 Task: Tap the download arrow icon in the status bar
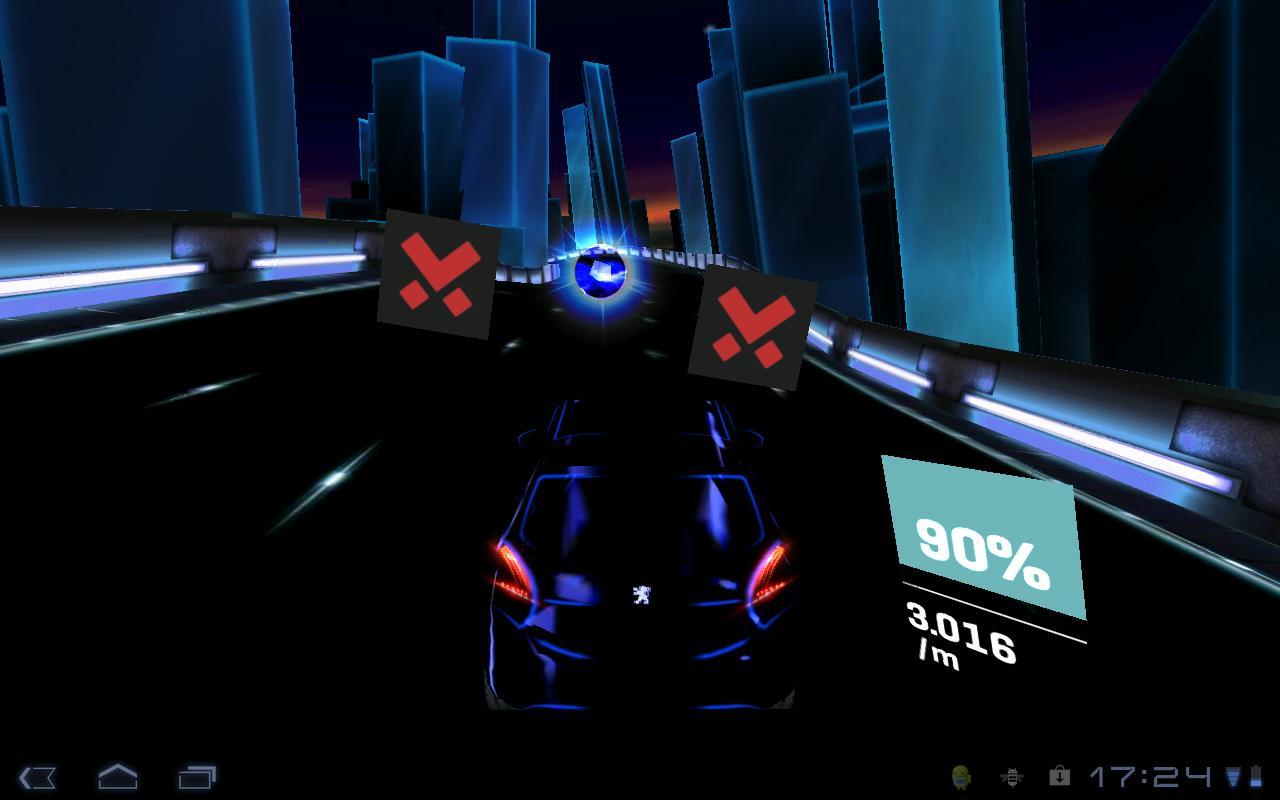1060,775
